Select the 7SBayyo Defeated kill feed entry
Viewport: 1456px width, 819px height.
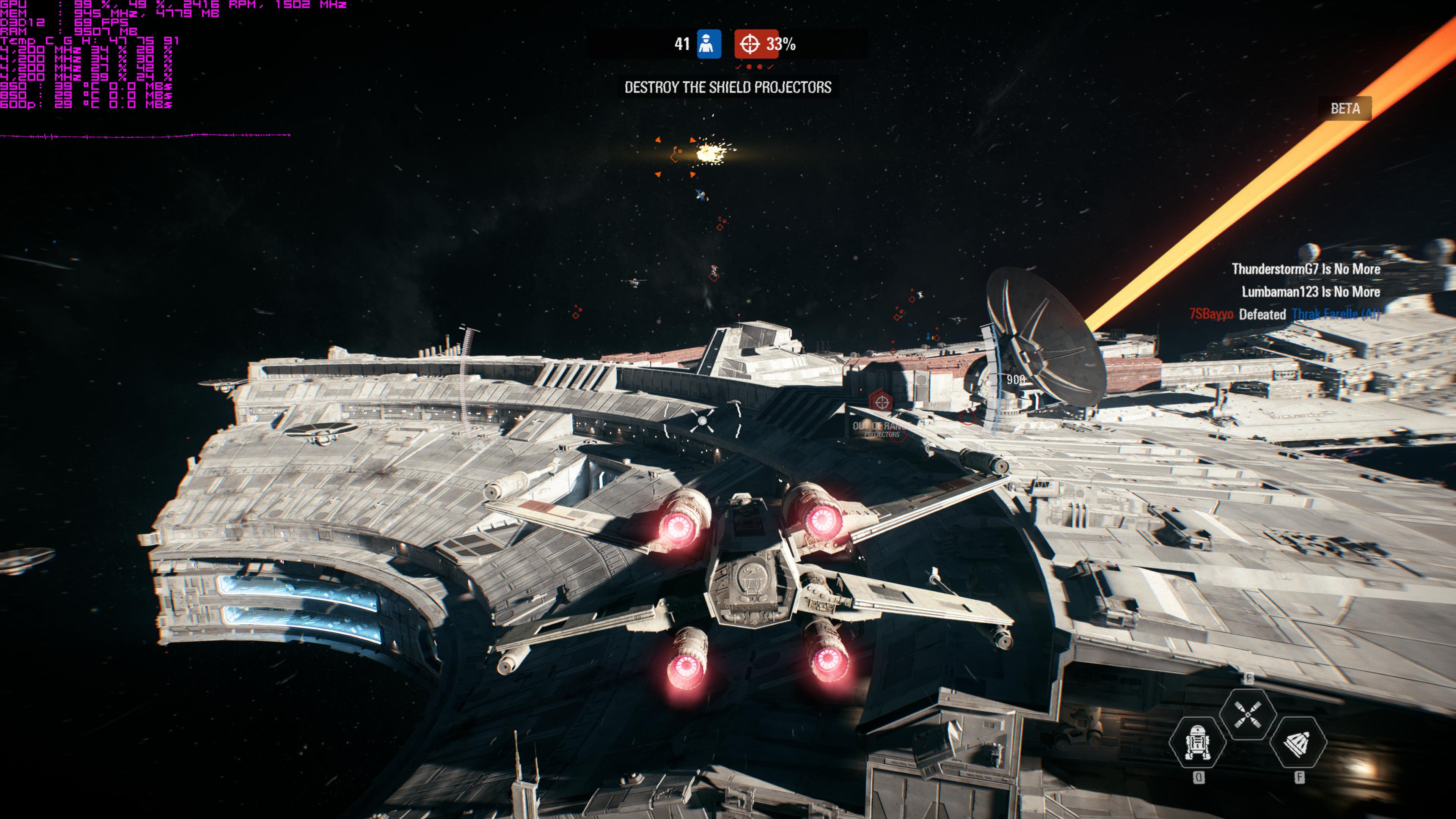pos(1283,314)
